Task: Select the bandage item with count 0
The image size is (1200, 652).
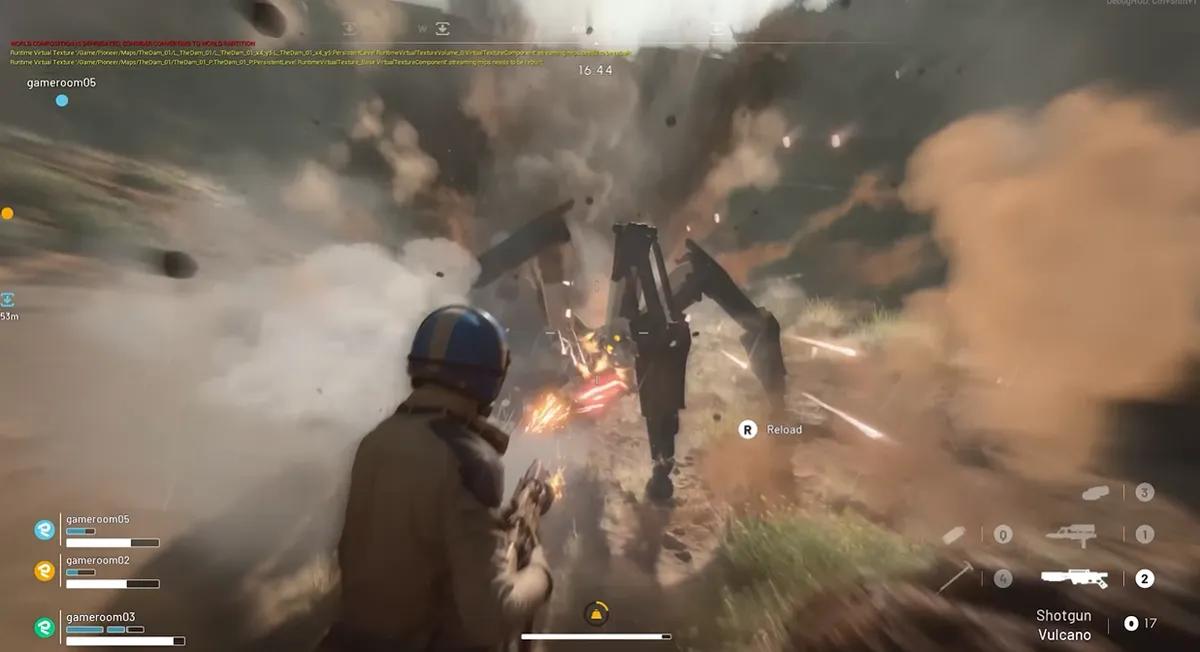Action: [x=955, y=535]
